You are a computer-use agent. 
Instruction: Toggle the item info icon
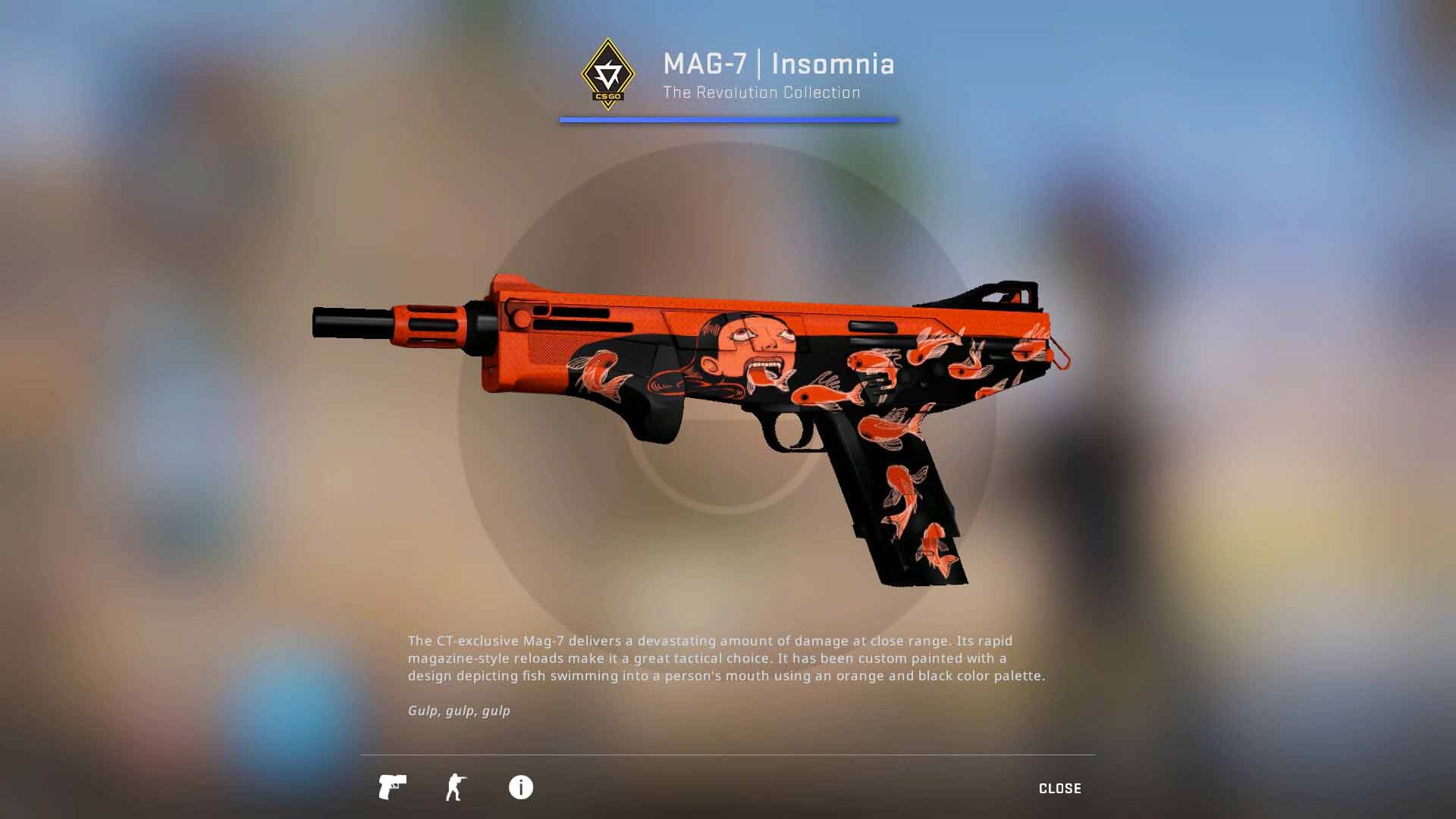[520, 787]
